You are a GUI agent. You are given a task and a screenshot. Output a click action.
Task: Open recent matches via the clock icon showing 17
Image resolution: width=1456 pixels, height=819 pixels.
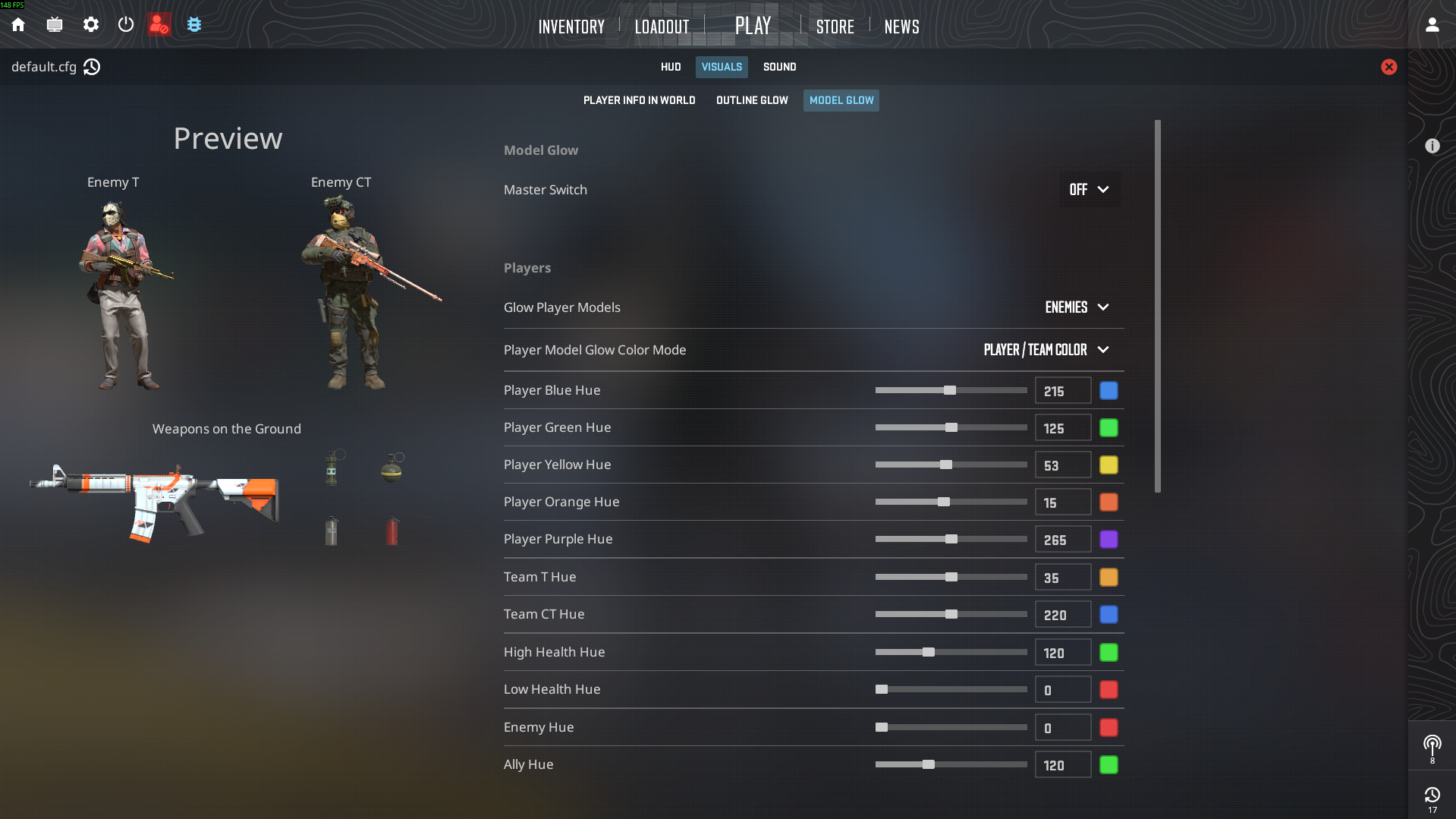coord(1432,795)
